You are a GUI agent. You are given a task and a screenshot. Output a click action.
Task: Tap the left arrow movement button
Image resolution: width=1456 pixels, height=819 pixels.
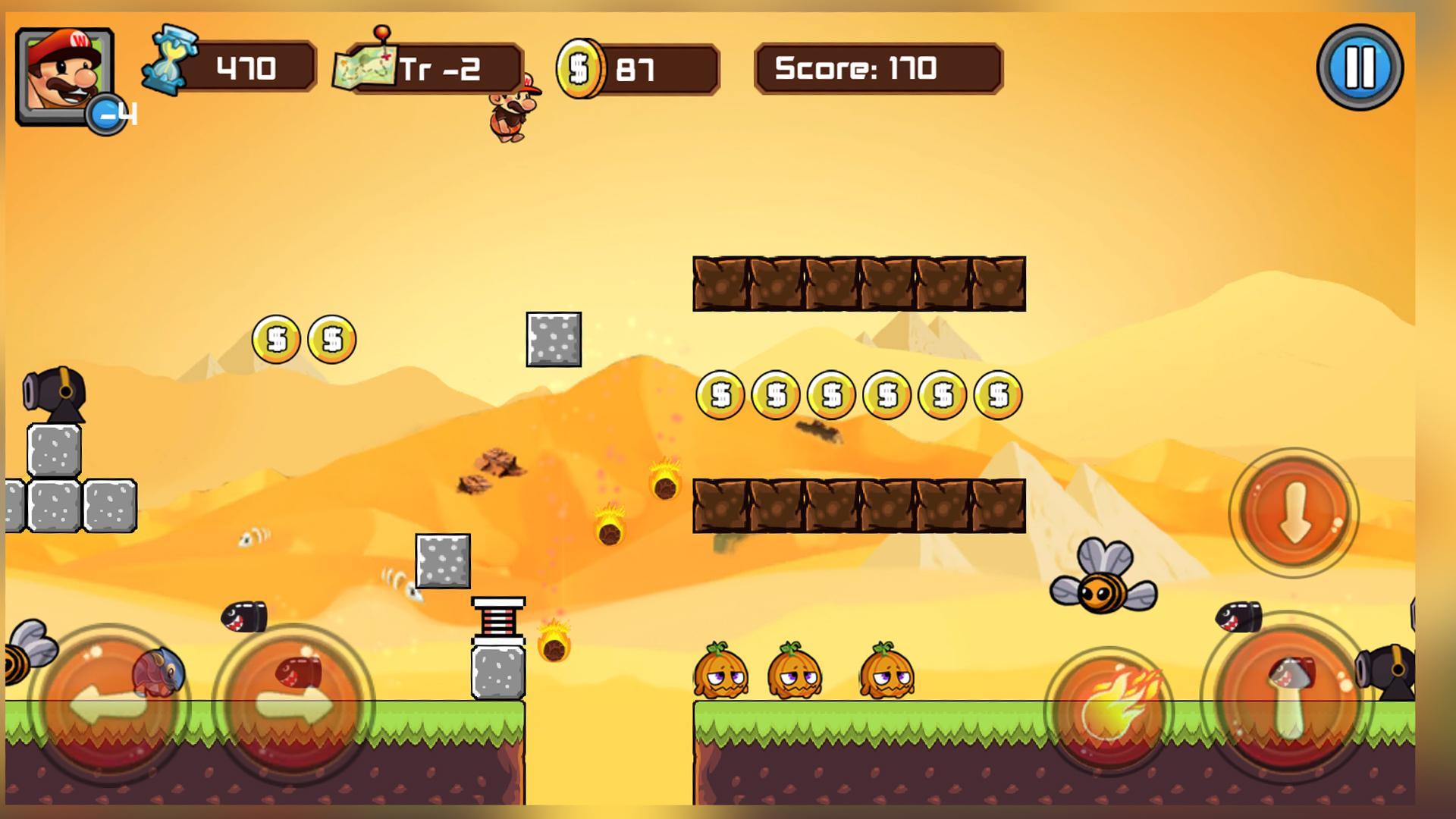110,706
